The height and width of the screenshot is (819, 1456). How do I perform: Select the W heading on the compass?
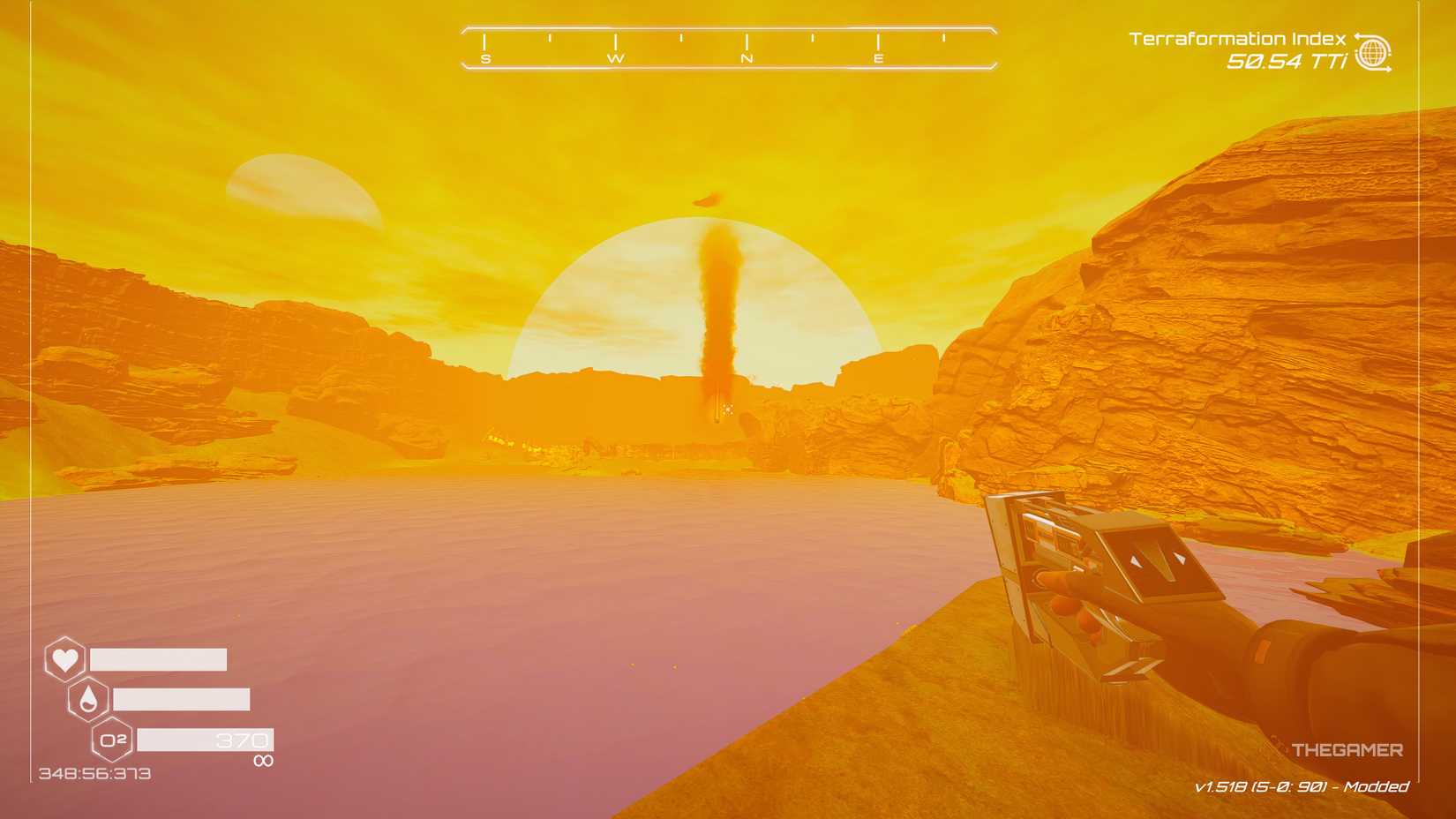616,56
